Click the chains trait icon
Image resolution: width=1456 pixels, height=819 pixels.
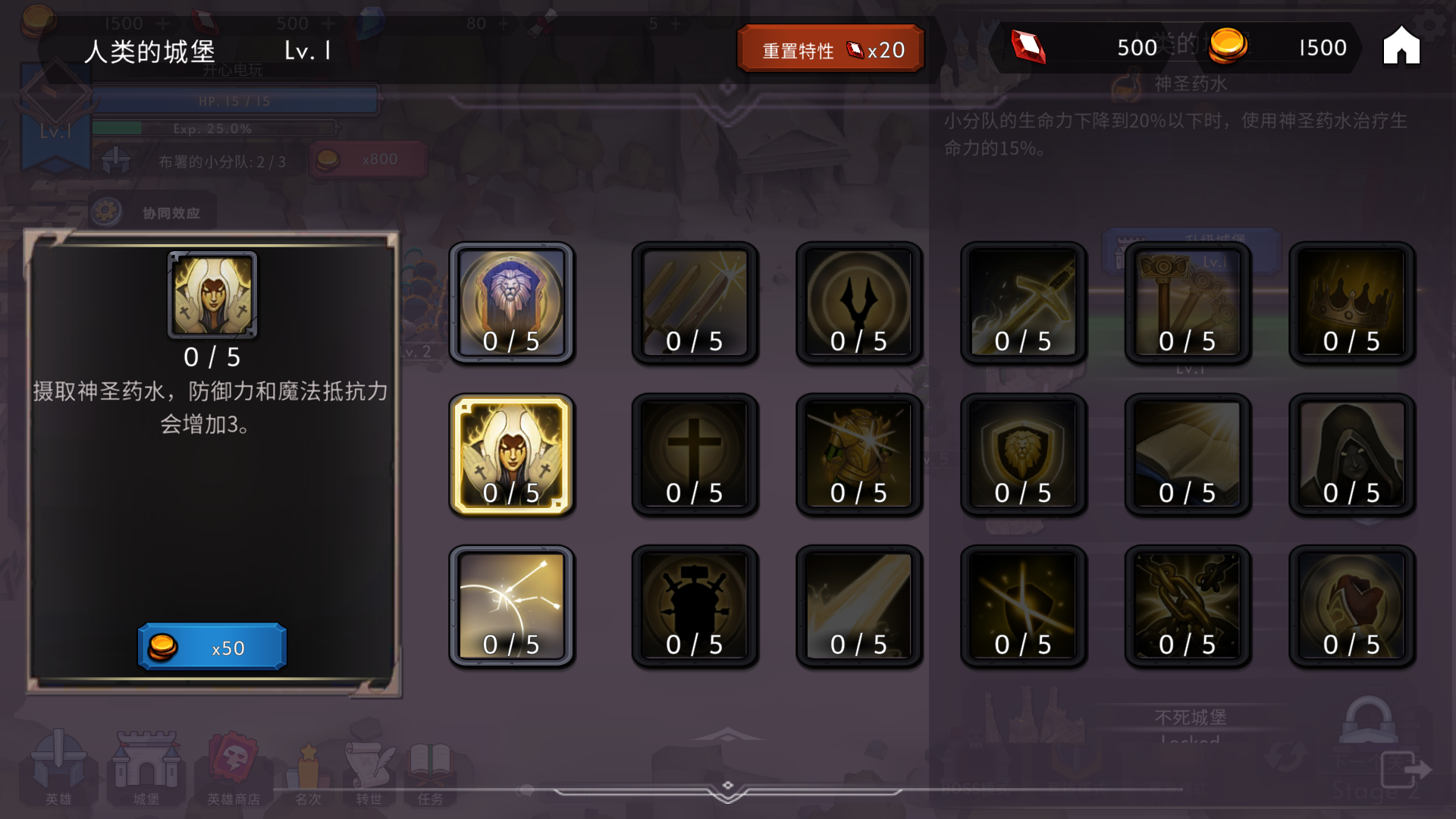(x=1188, y=605)
